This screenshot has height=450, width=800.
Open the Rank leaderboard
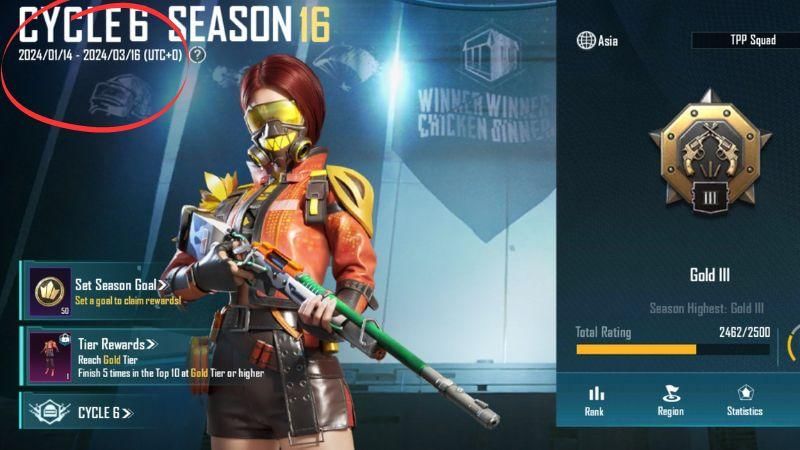click(x=596, y=400)
